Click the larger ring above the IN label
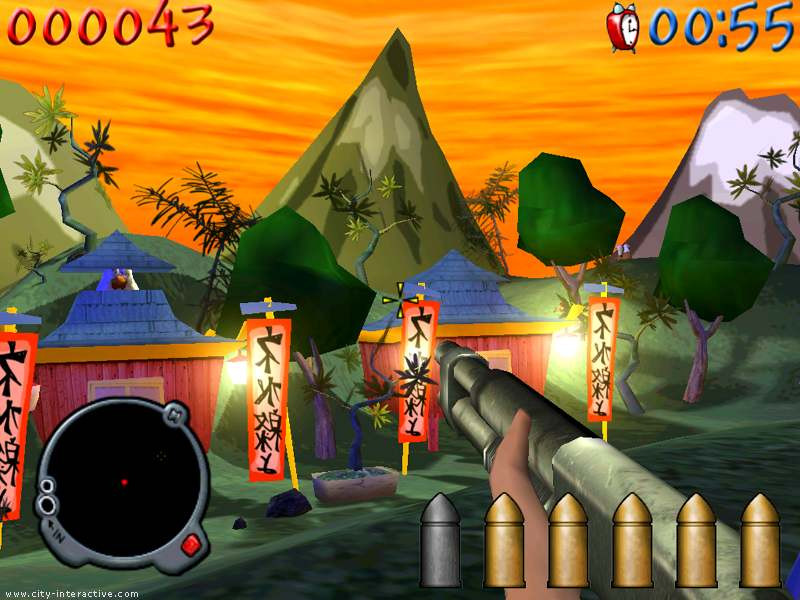This screenshot has width=800, height=600. (x=47, y=505)
